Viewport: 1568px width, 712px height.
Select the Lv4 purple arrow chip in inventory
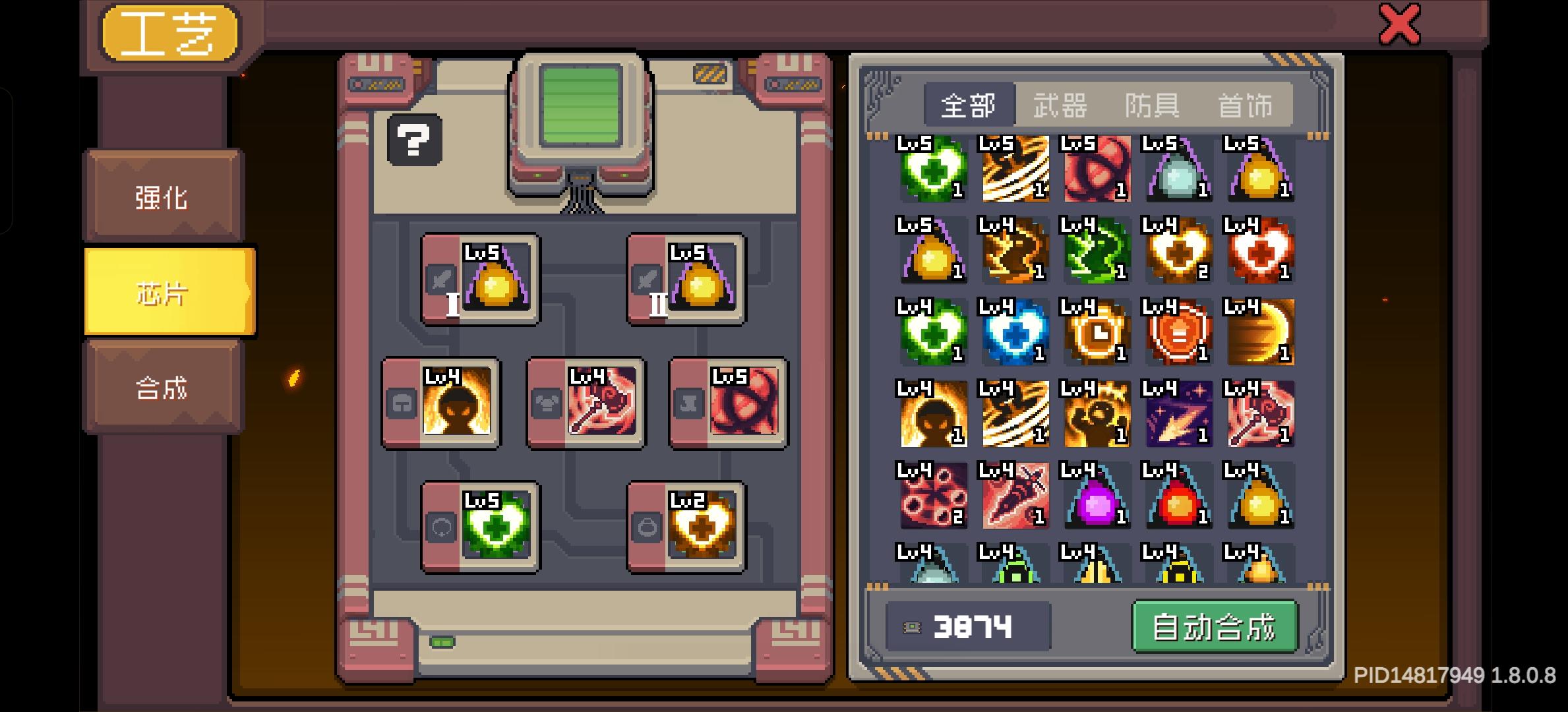[1178, 414]
